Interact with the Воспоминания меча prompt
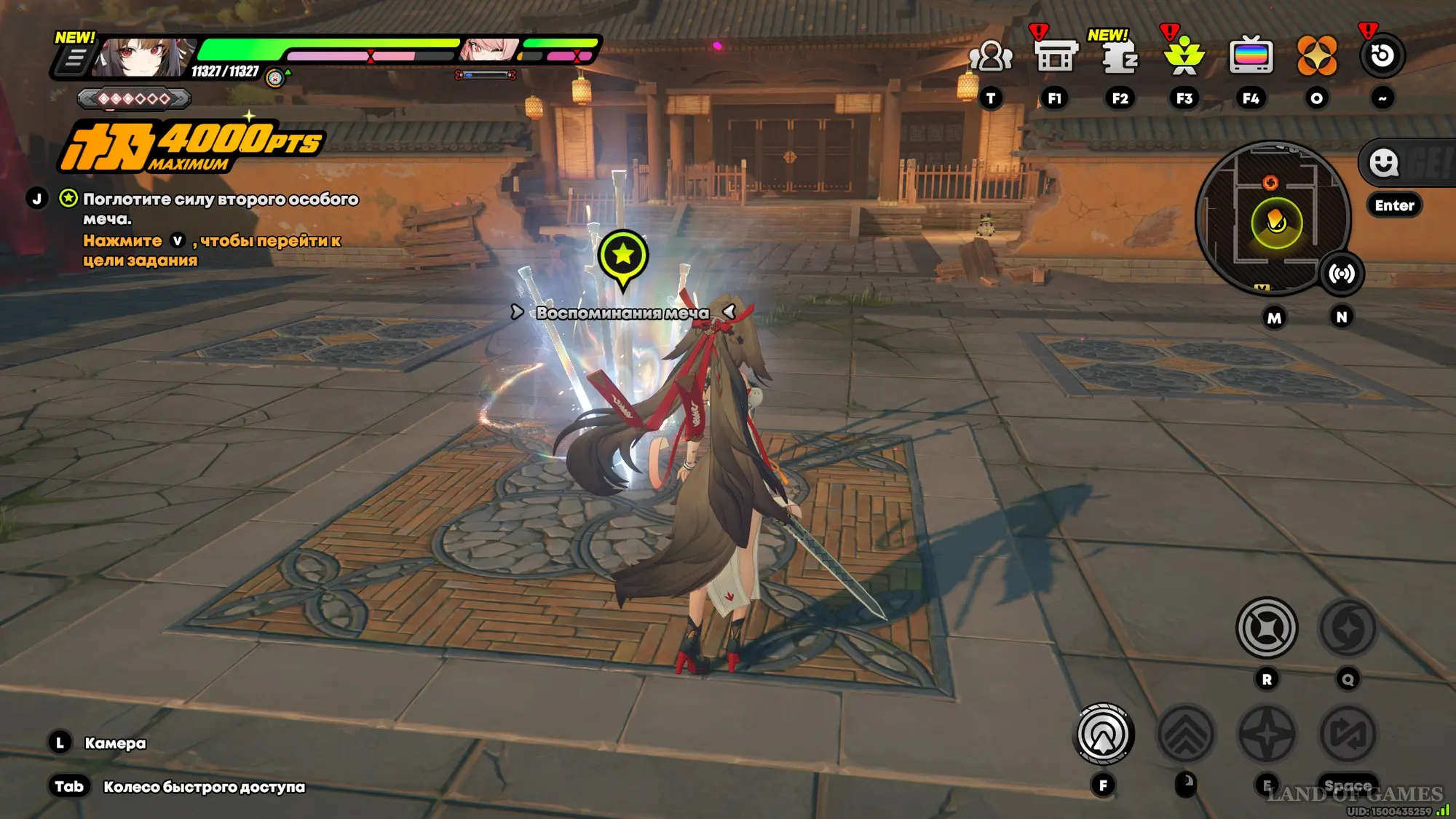The width and height of the screenshot is (1456, 819). click(622, 313)
